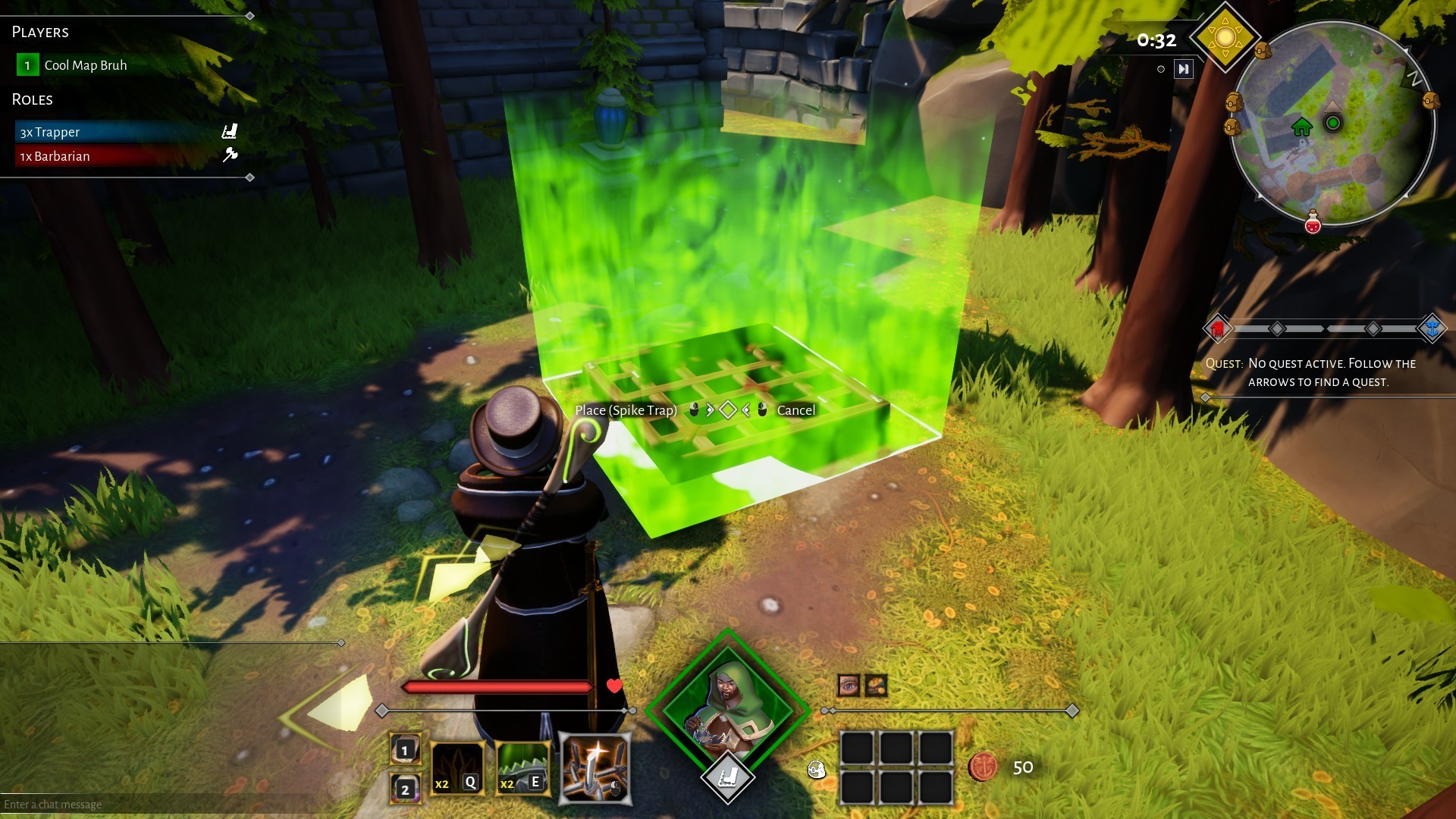Click the diamond expander below the Roles list
Image resolution: width=1456 pixels, height=819 pixels.
point(249,178)
